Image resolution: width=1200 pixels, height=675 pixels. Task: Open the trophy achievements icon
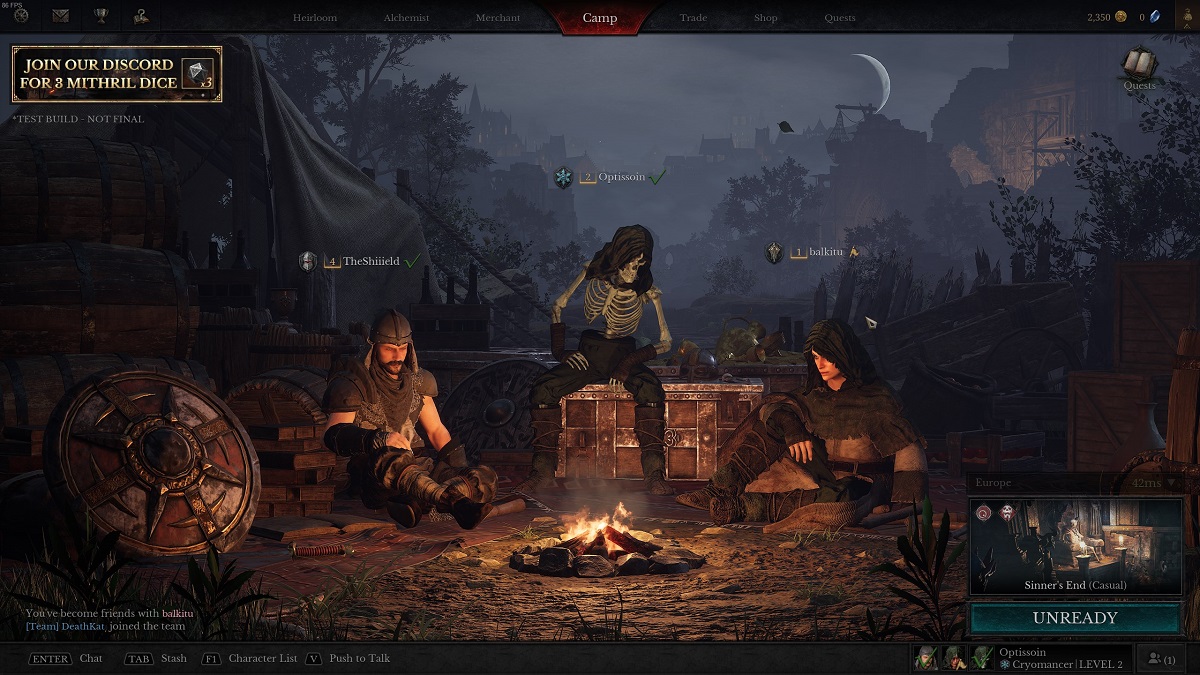[100, 16]
